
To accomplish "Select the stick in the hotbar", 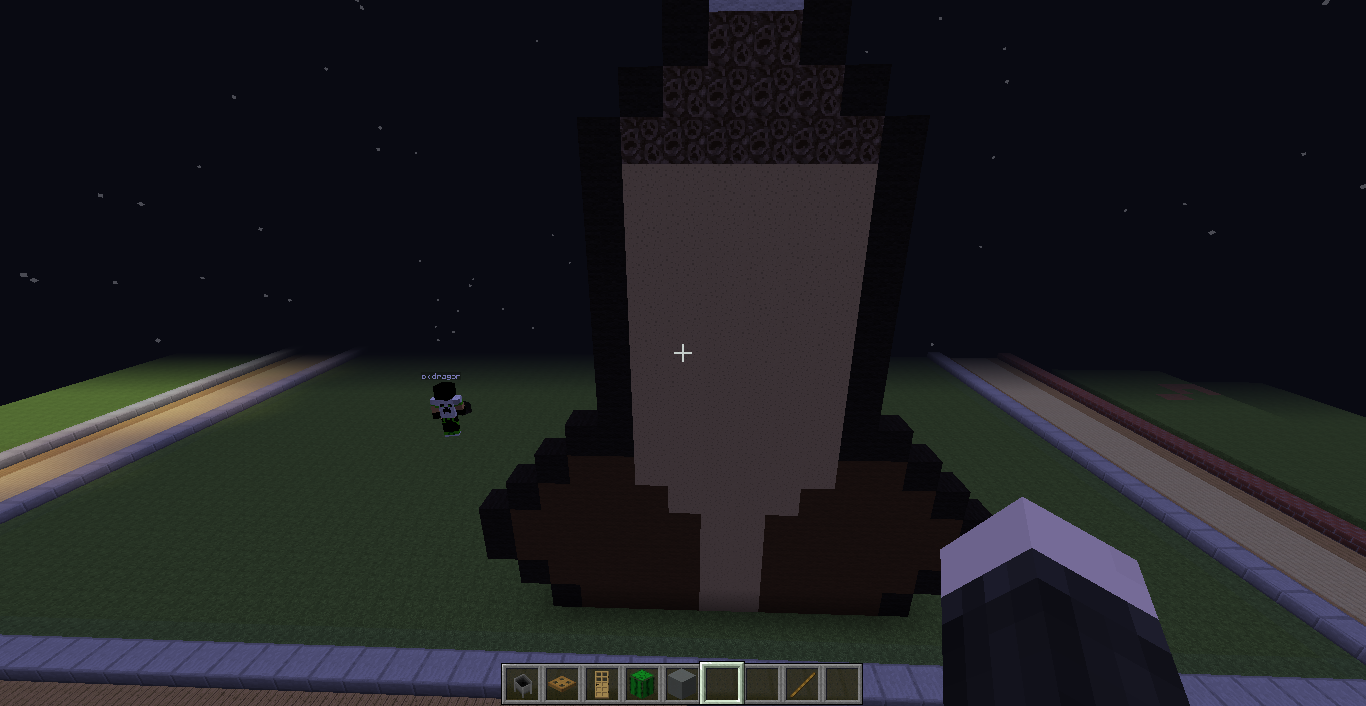I will [802, 685].
